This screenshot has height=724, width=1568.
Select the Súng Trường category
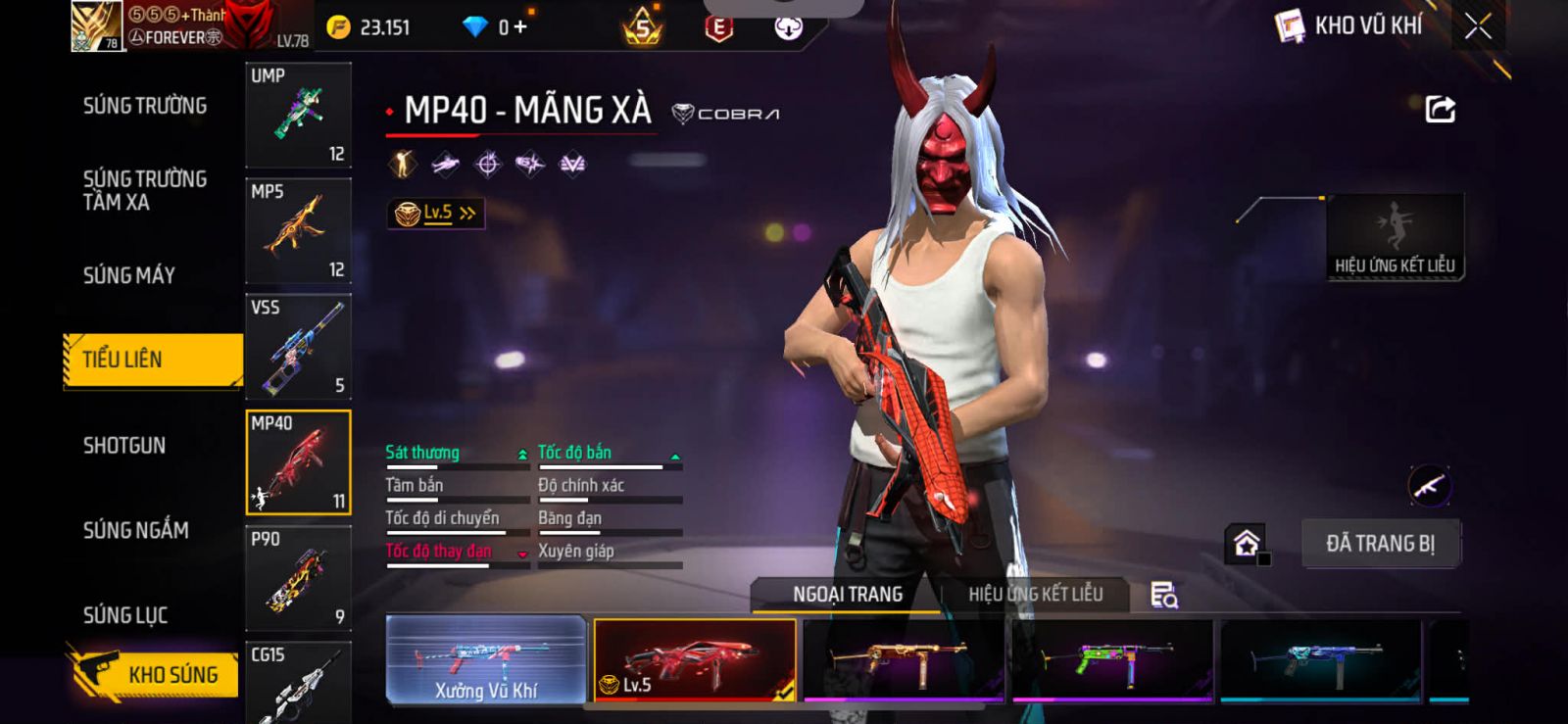(x=145, y=106)
